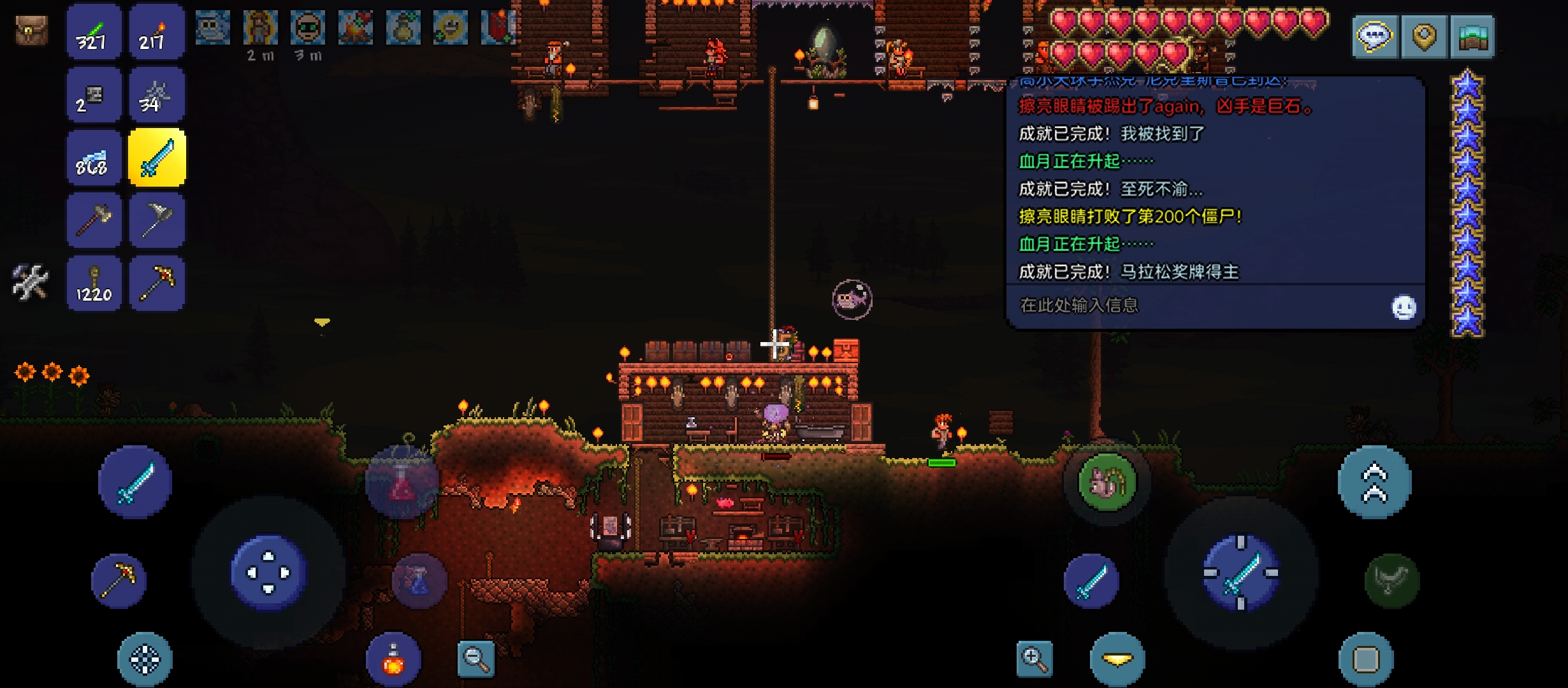Select the highlighted blue sword hotbar slot
Screen dimensions: 1568x688
(x=157, y=157)
